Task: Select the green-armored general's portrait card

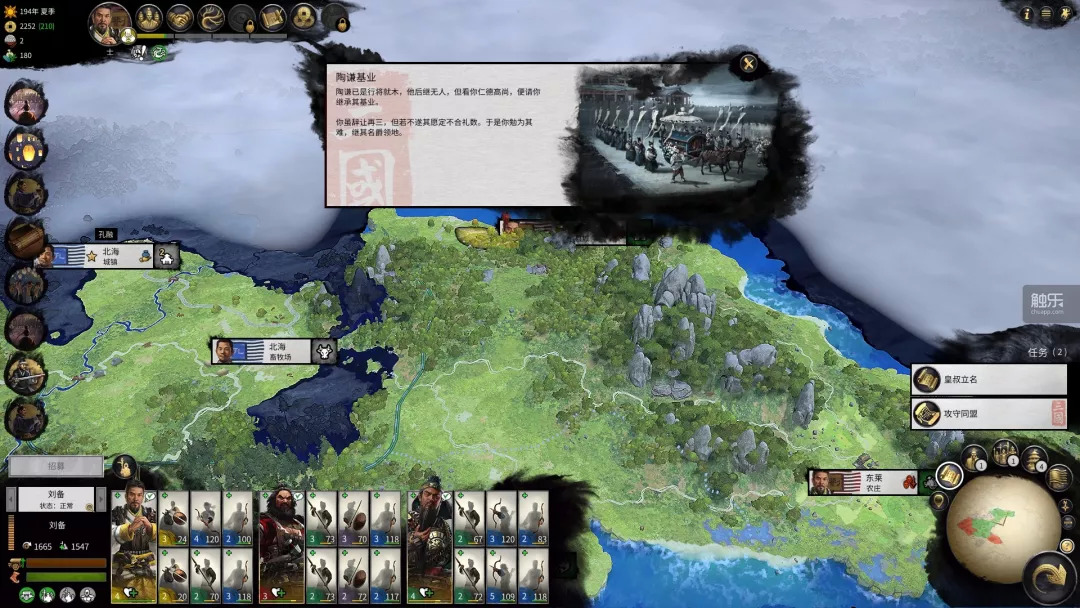Action: click(x=430, y=545)
